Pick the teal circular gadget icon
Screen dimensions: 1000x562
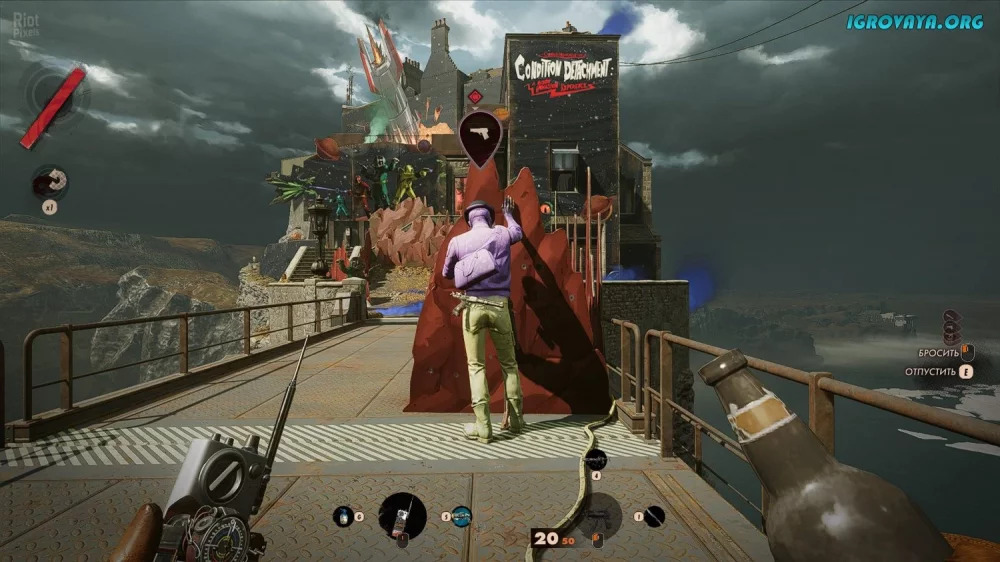(461, 516)
